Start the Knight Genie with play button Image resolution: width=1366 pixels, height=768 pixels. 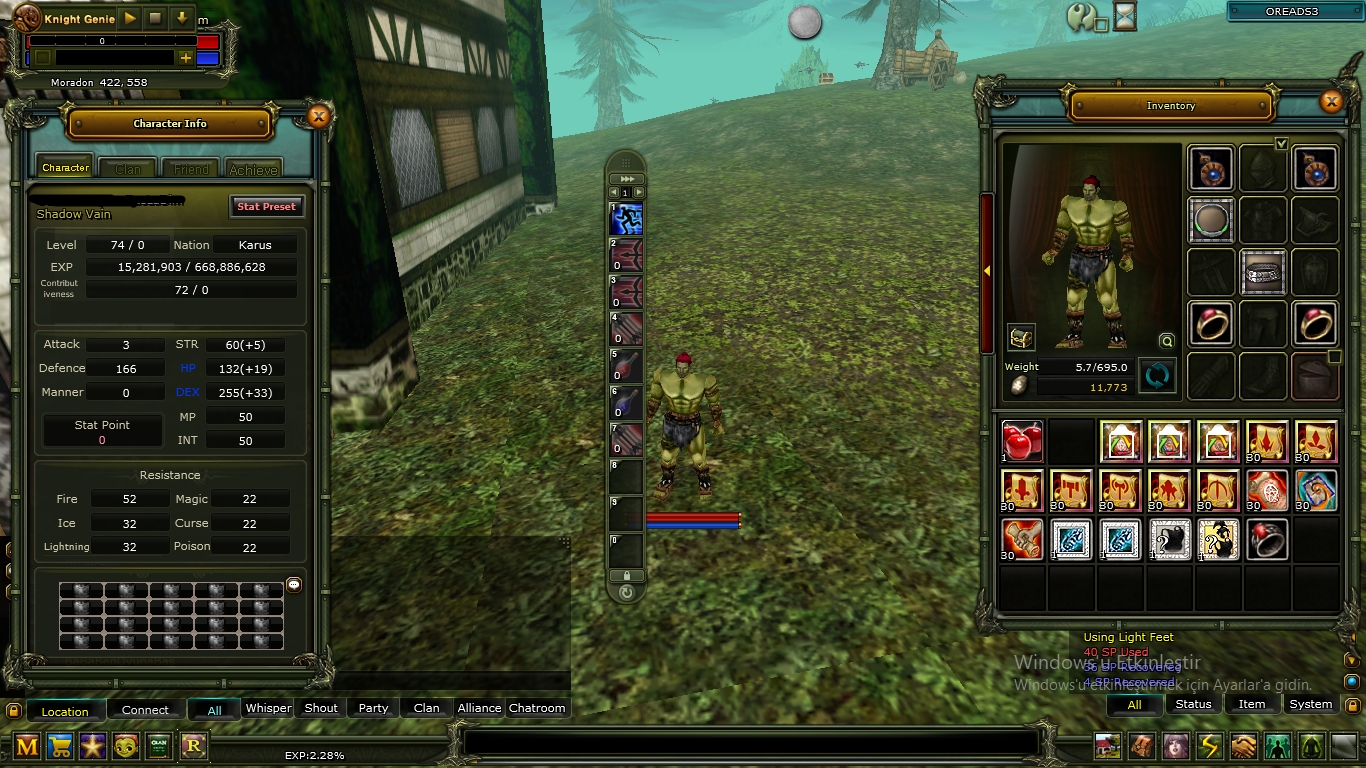pos(130,18)
